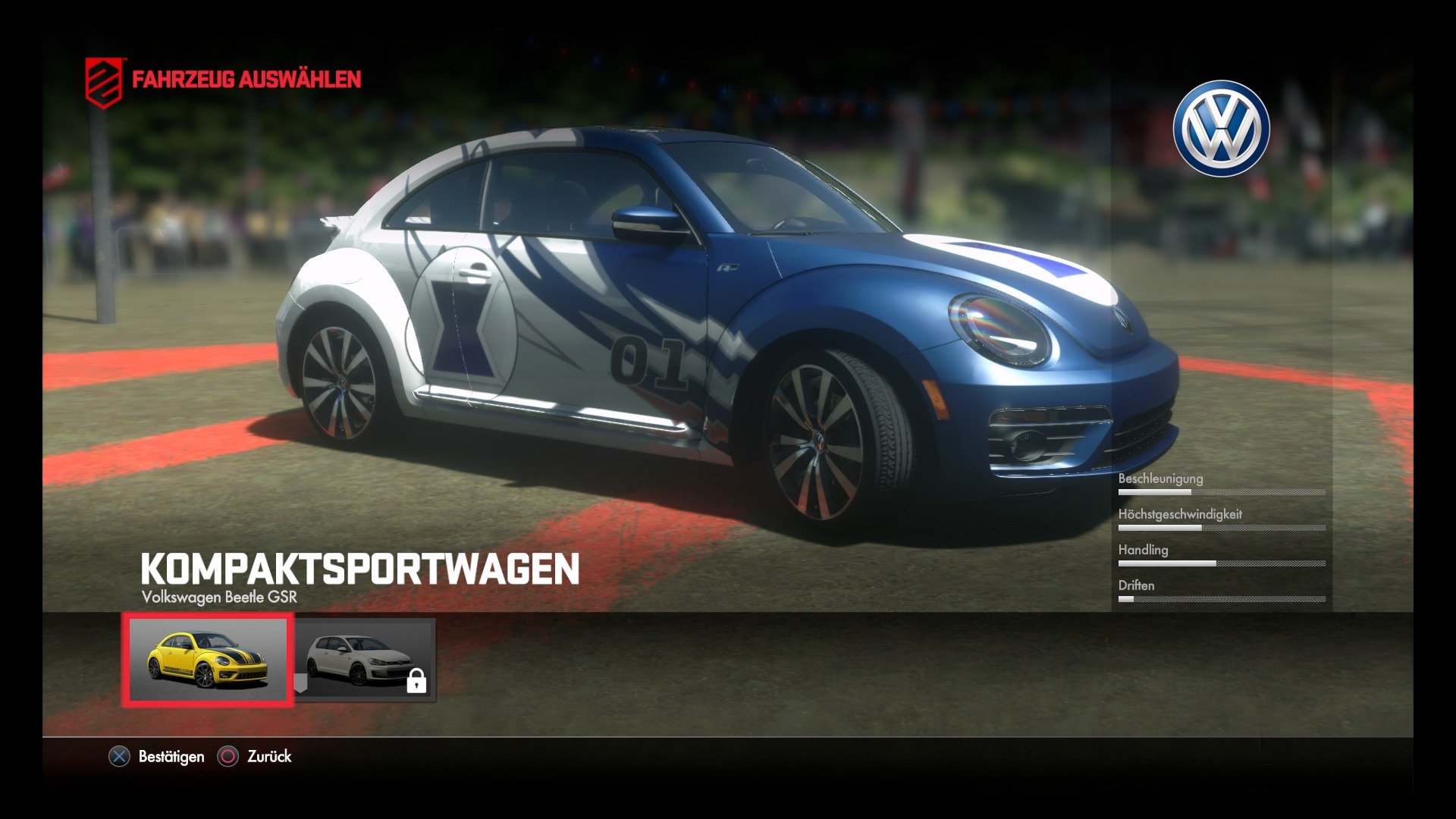1456x819 pixels.
Task: Click the FAHRZEUG AUSWÄHLEN heading
Action: [246, 78]
